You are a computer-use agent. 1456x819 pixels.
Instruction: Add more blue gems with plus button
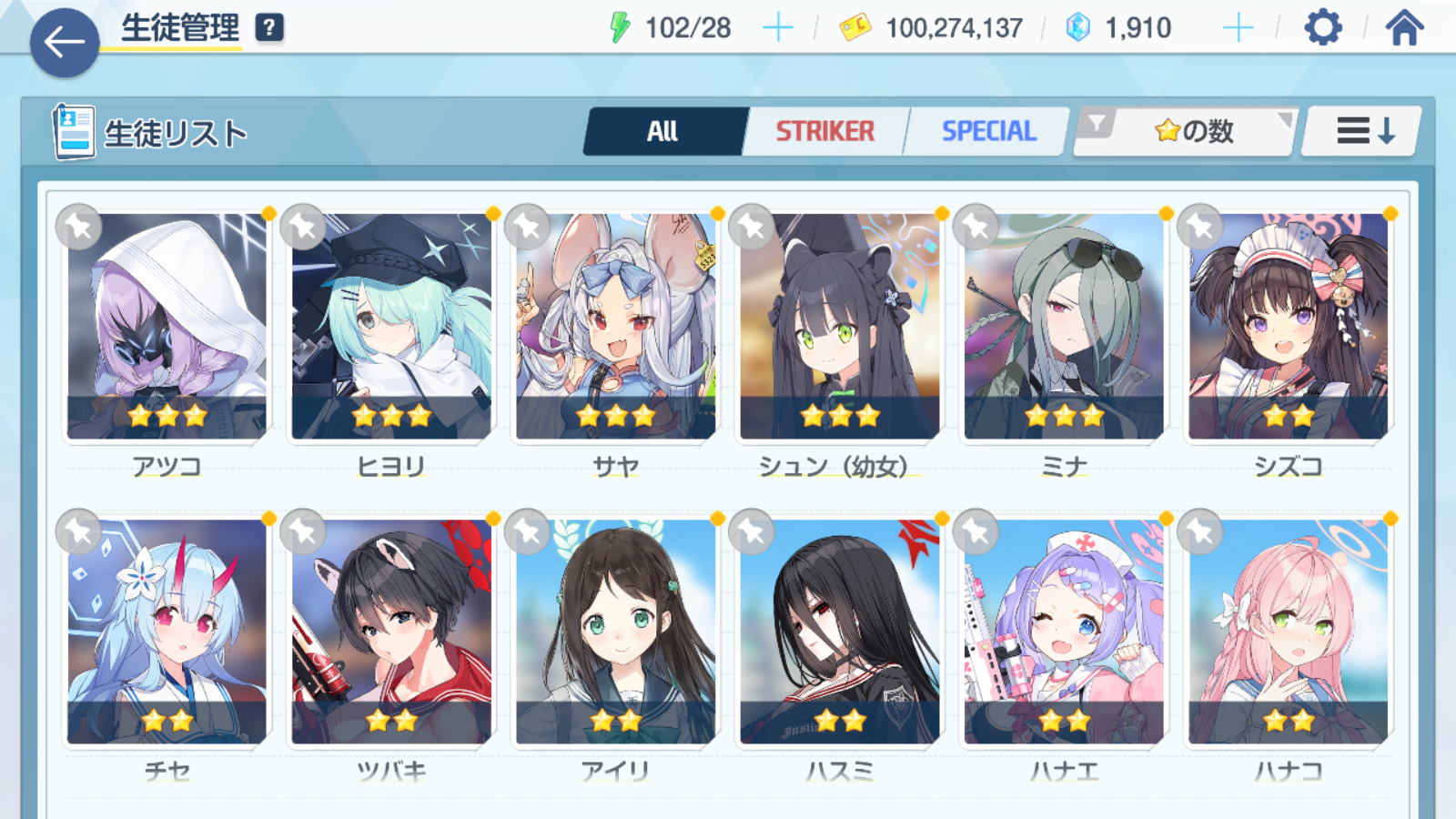click(1238, 28)
